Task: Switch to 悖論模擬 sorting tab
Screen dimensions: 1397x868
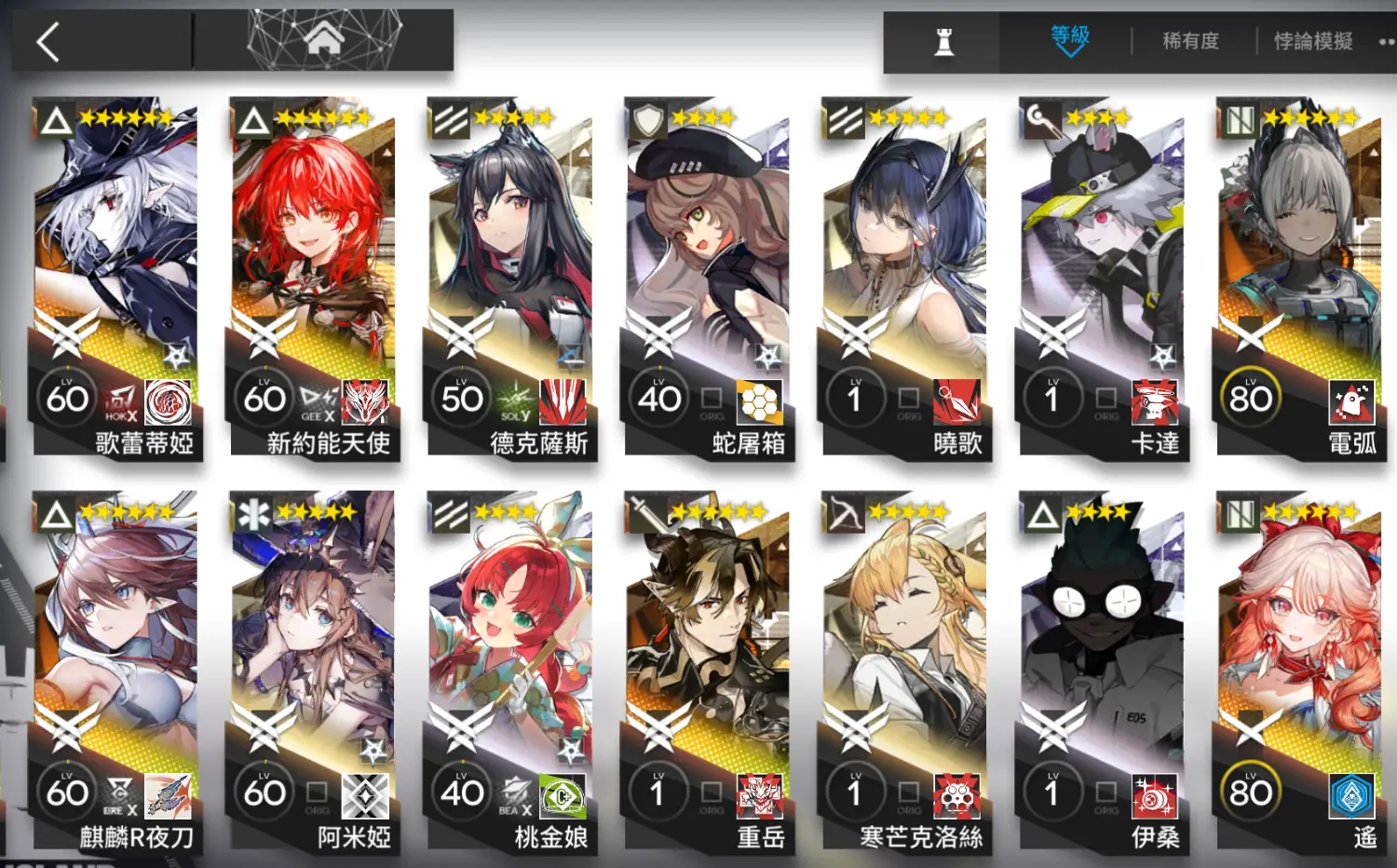Action: [1312, 42]
